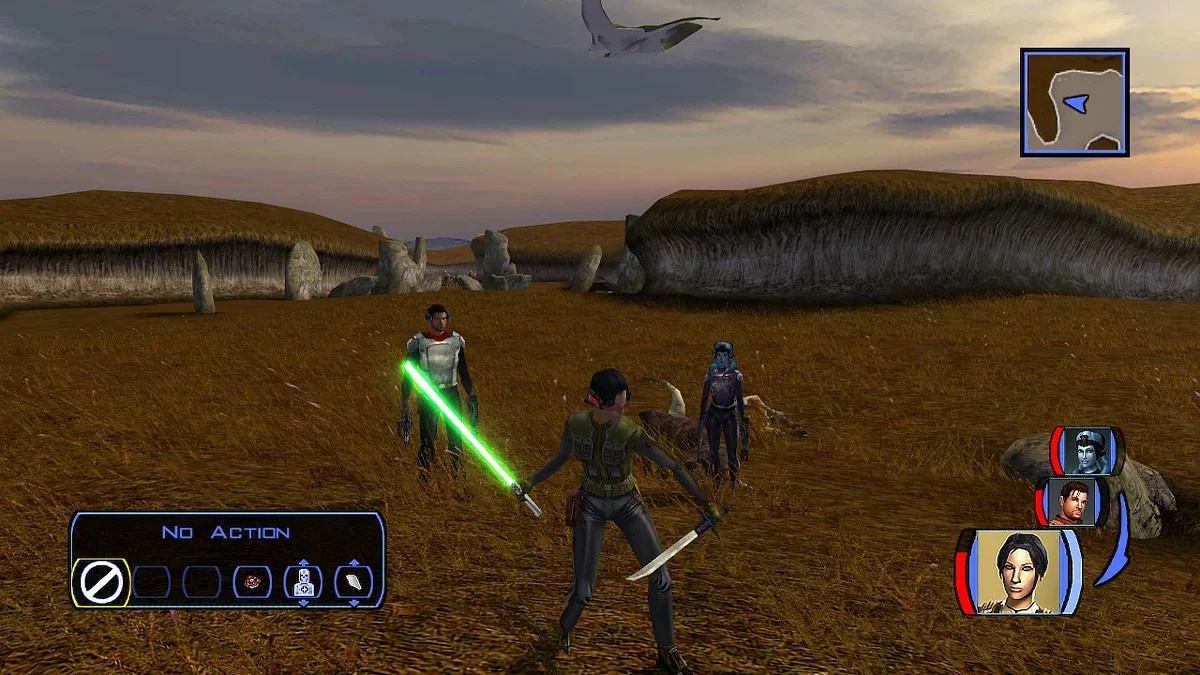Click the up arrow above the medpac slot
Screen dimensions: 1200x675
click(x=353, y=564)
